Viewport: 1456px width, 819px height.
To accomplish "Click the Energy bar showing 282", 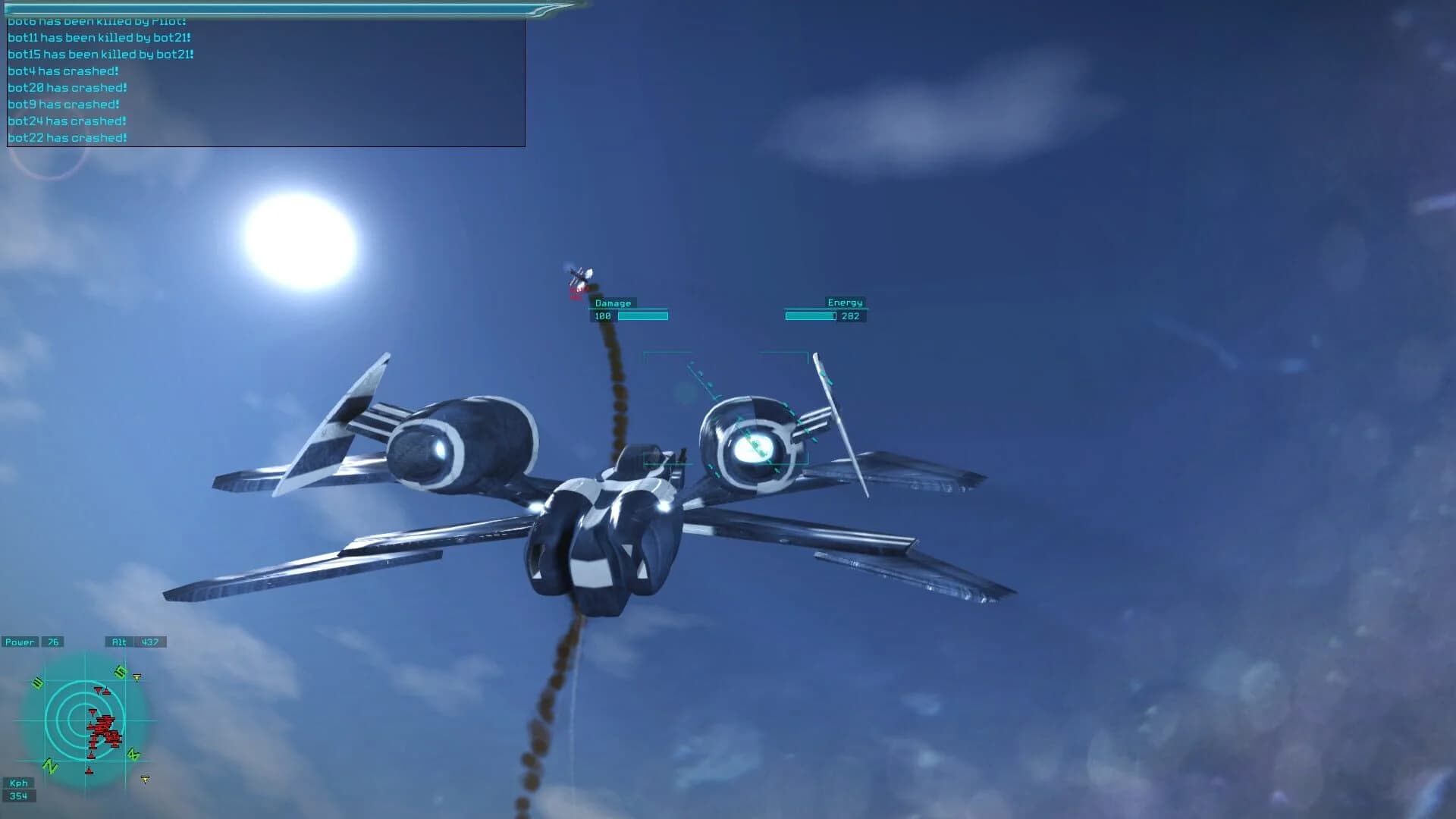I will [x=811, y=315].
